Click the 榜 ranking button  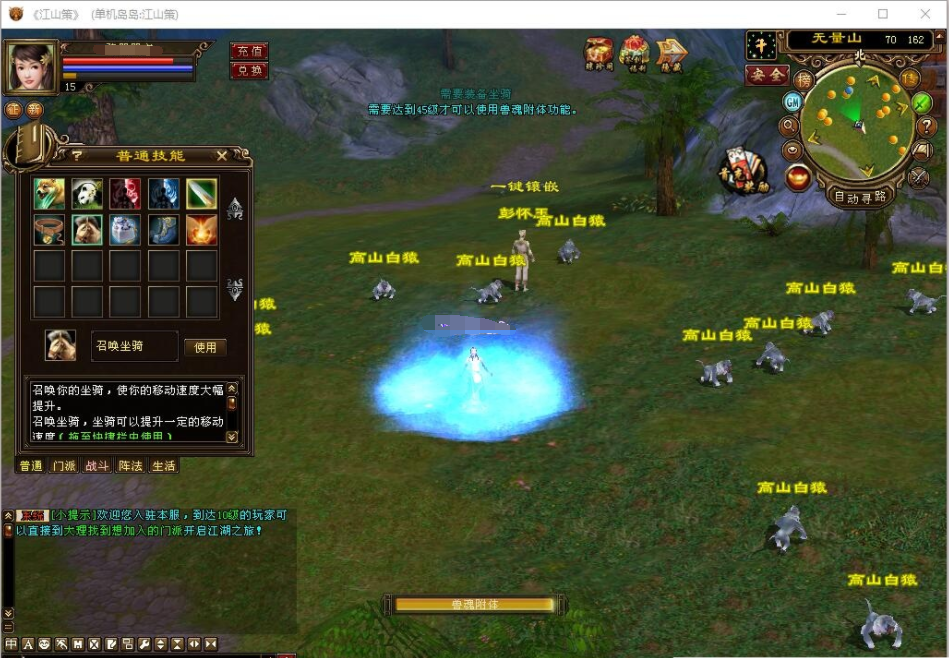click(804, 79)
